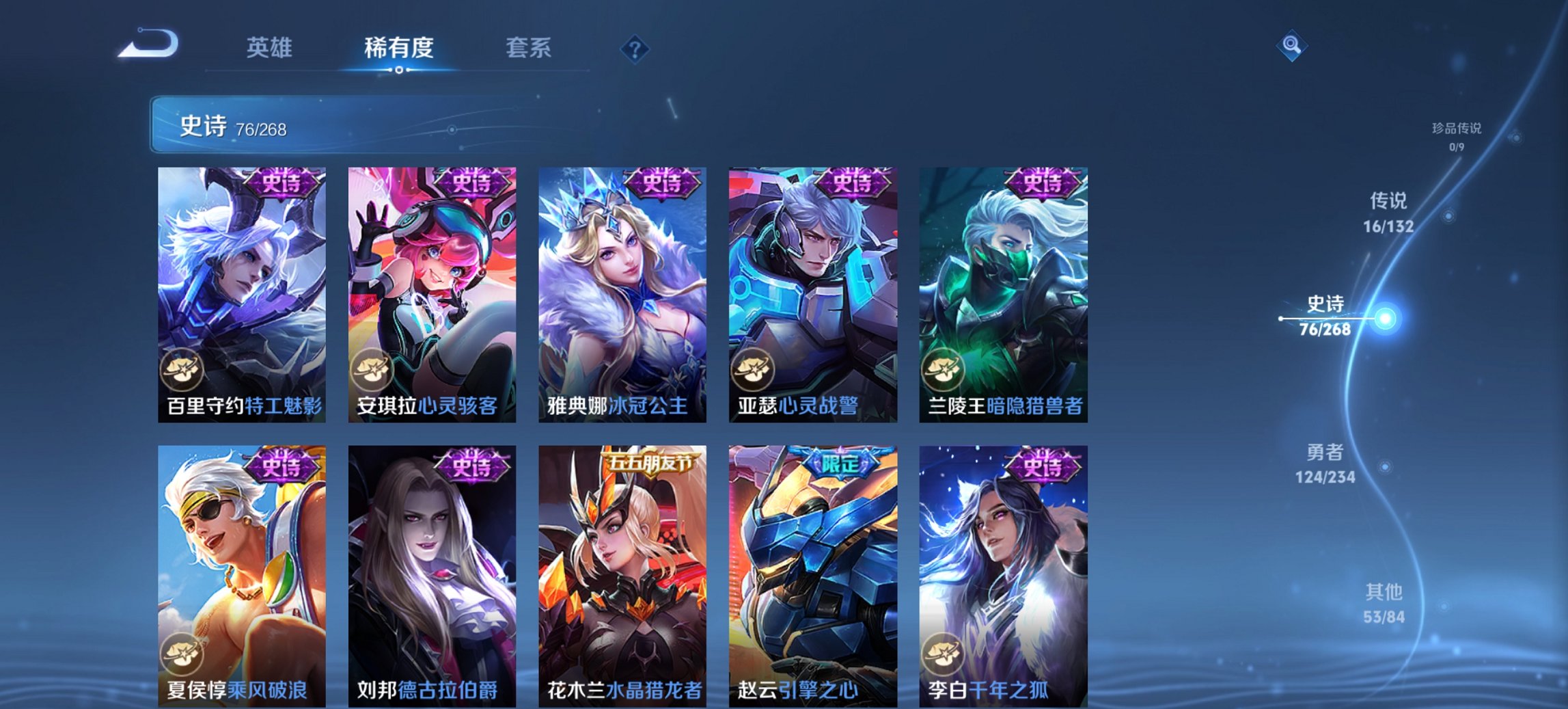Open the skin search magnifier icon
This screenshot has width=1568, height=709.
1290,45
